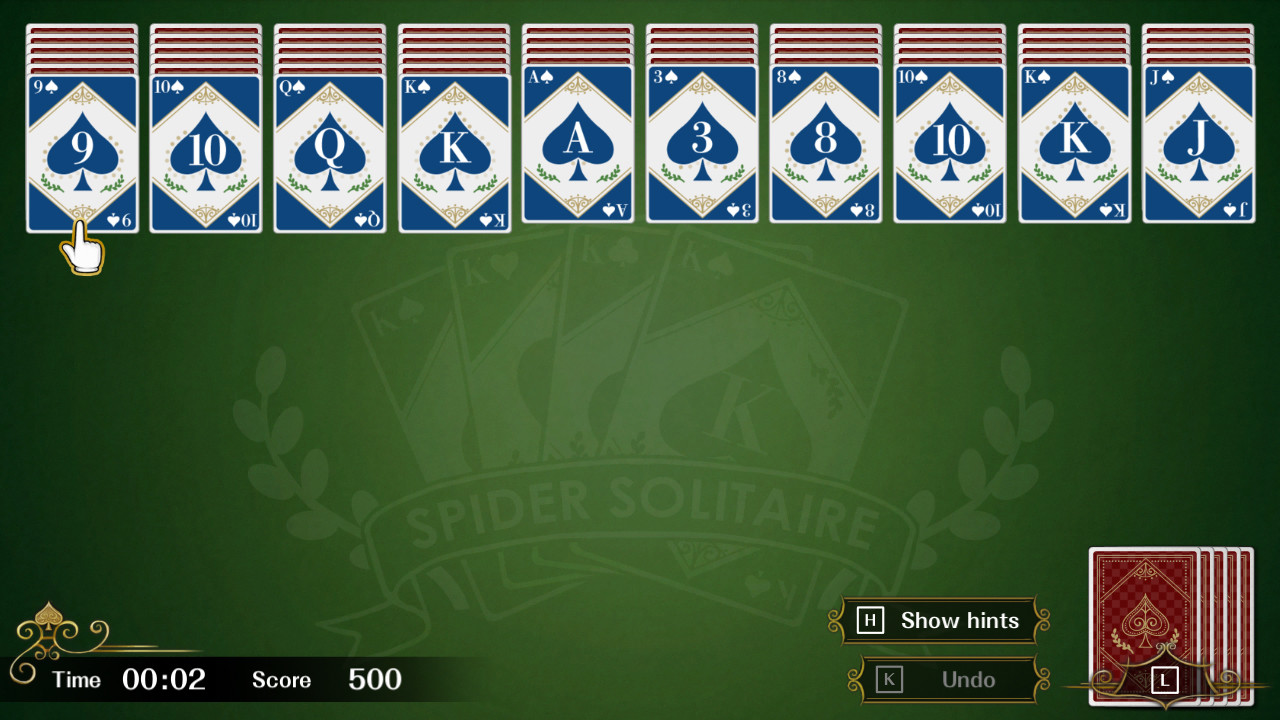The width and height of the screenshot is (1280, 720).
Task: Select the 3 of spades card
Action: click(x=701, y=150)
